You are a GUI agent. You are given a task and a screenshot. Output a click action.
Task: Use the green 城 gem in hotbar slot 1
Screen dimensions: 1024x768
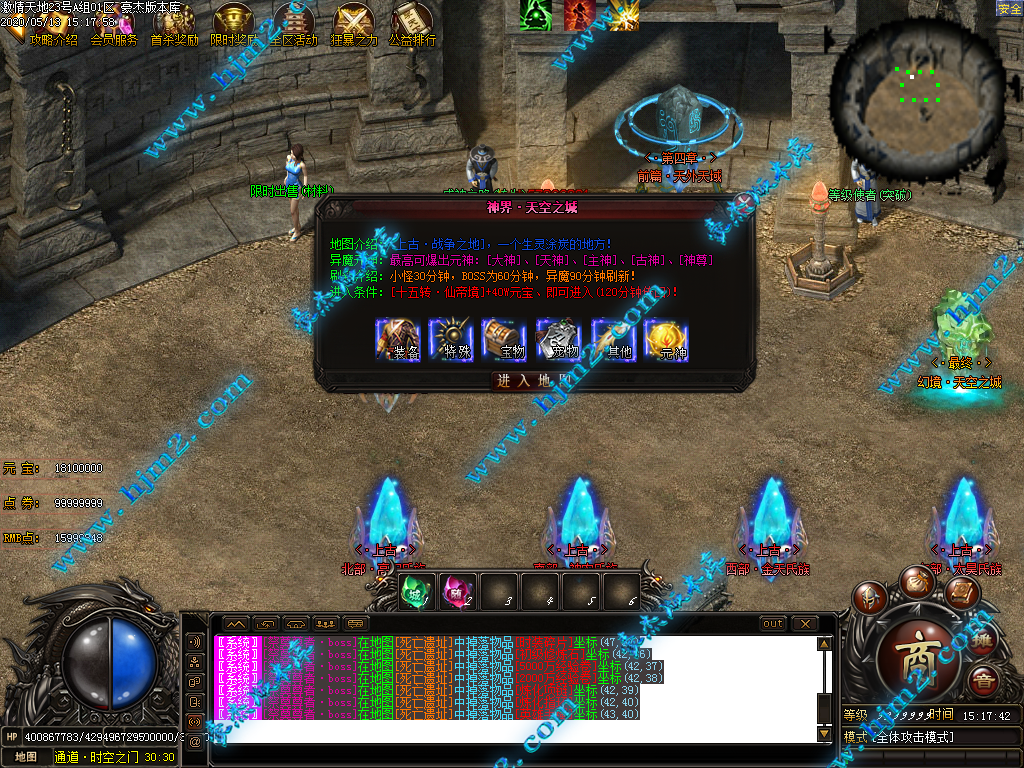point(415,592)
